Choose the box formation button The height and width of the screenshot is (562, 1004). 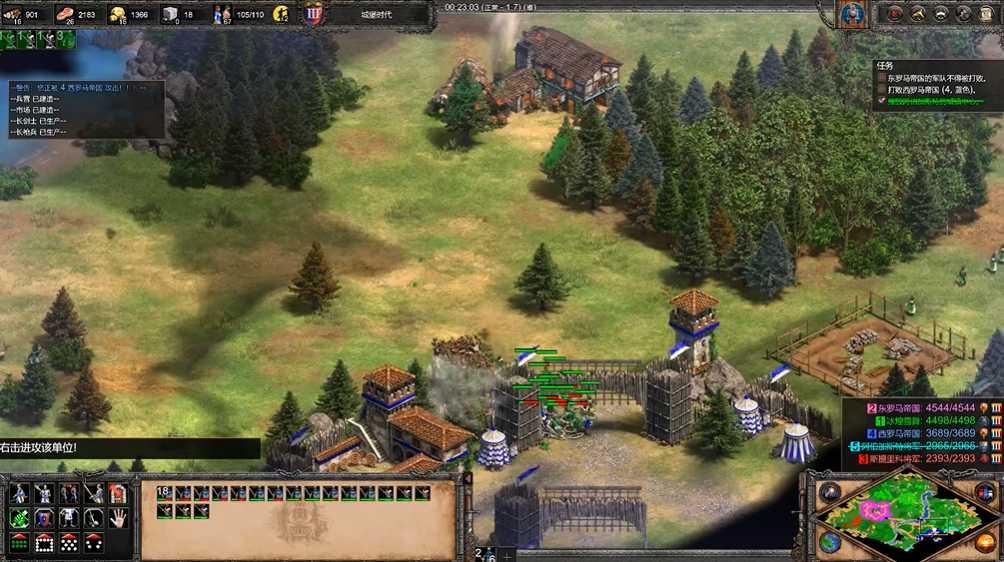tap(45, 543)
